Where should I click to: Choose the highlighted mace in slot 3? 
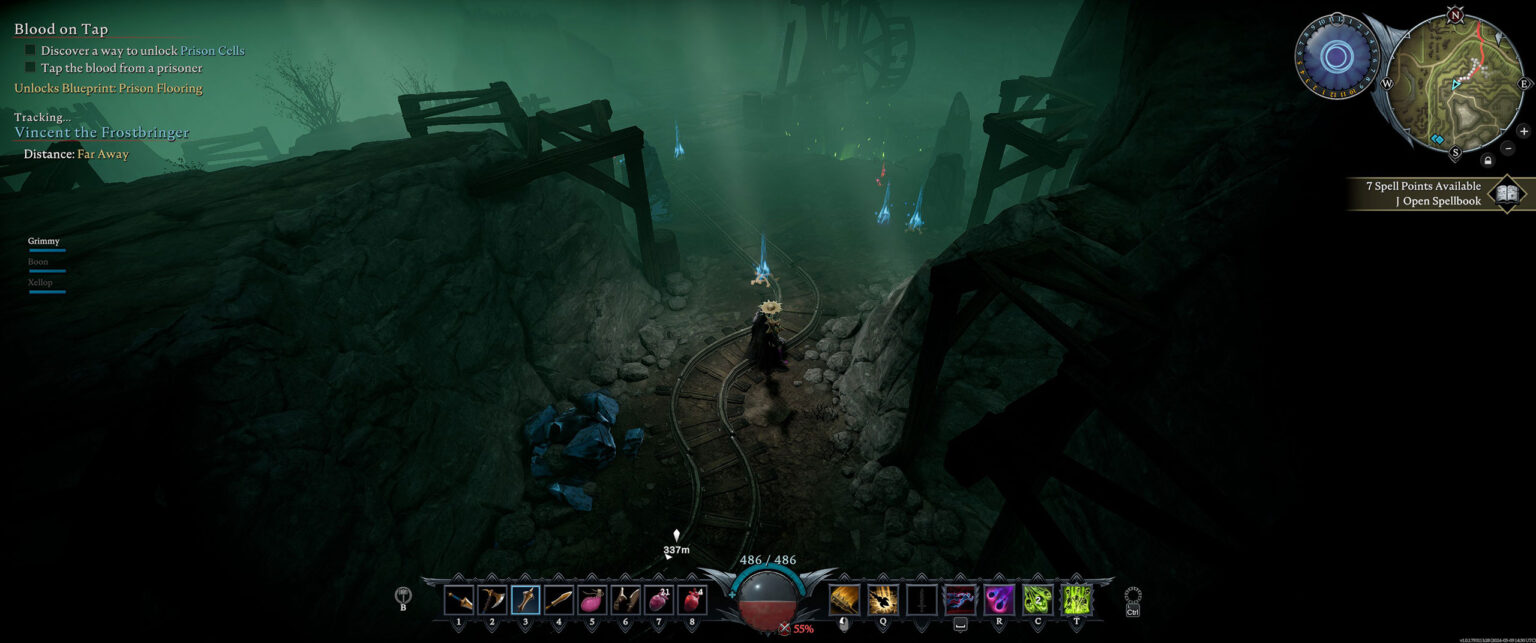(526, 599)
